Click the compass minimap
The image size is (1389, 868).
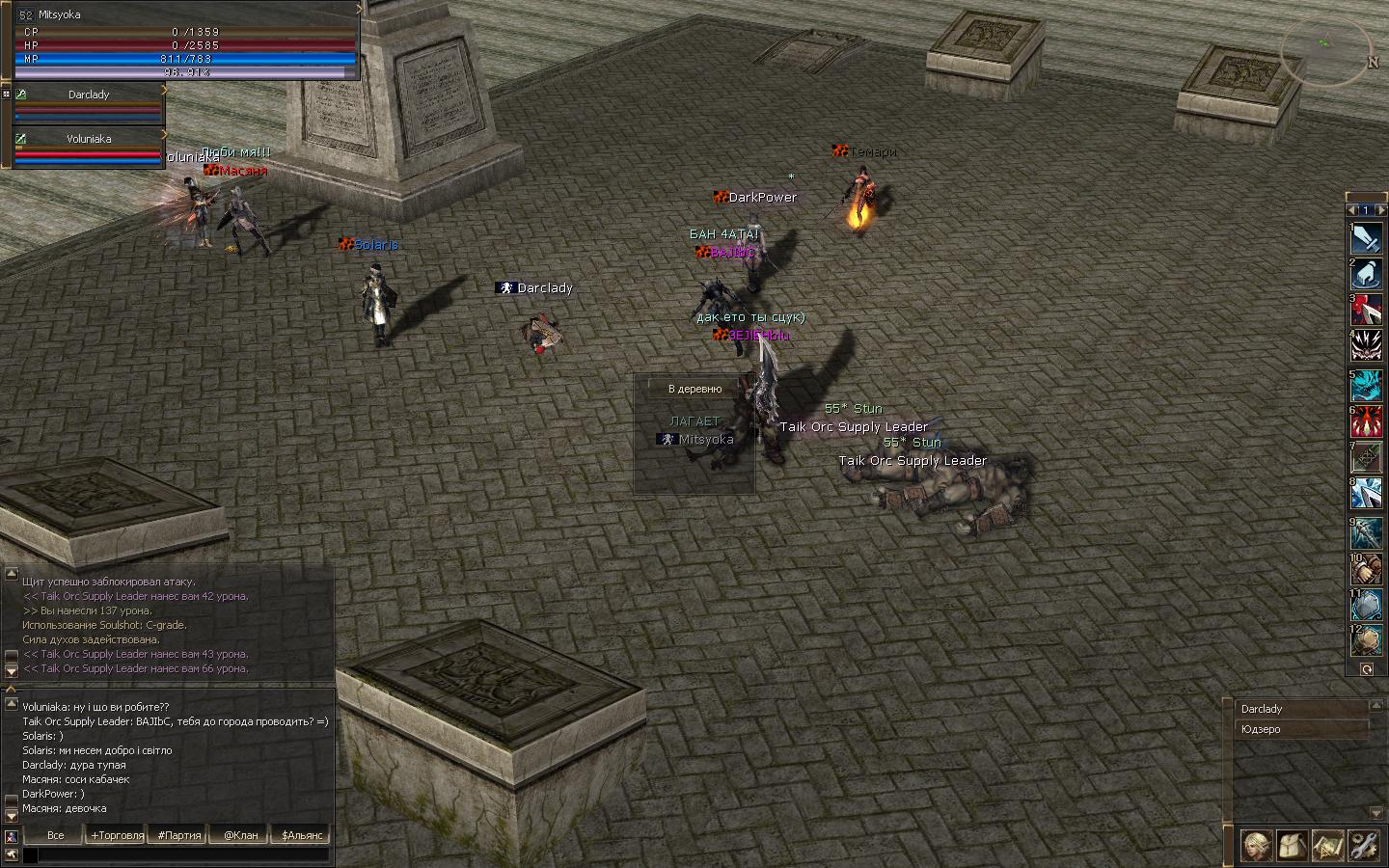coord(1325,50)
